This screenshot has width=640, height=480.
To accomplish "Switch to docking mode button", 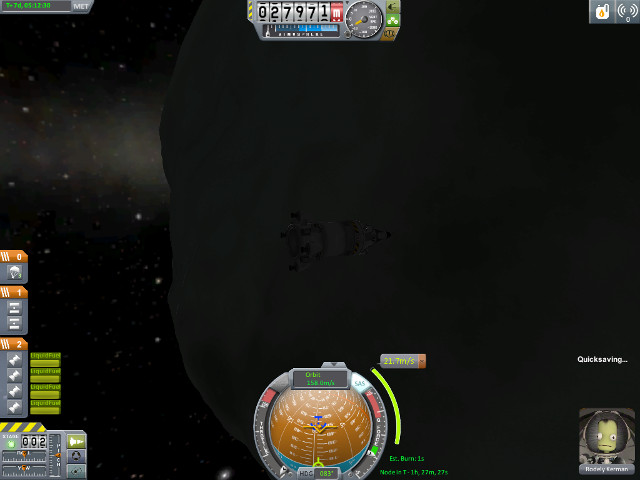I will 77,457.
